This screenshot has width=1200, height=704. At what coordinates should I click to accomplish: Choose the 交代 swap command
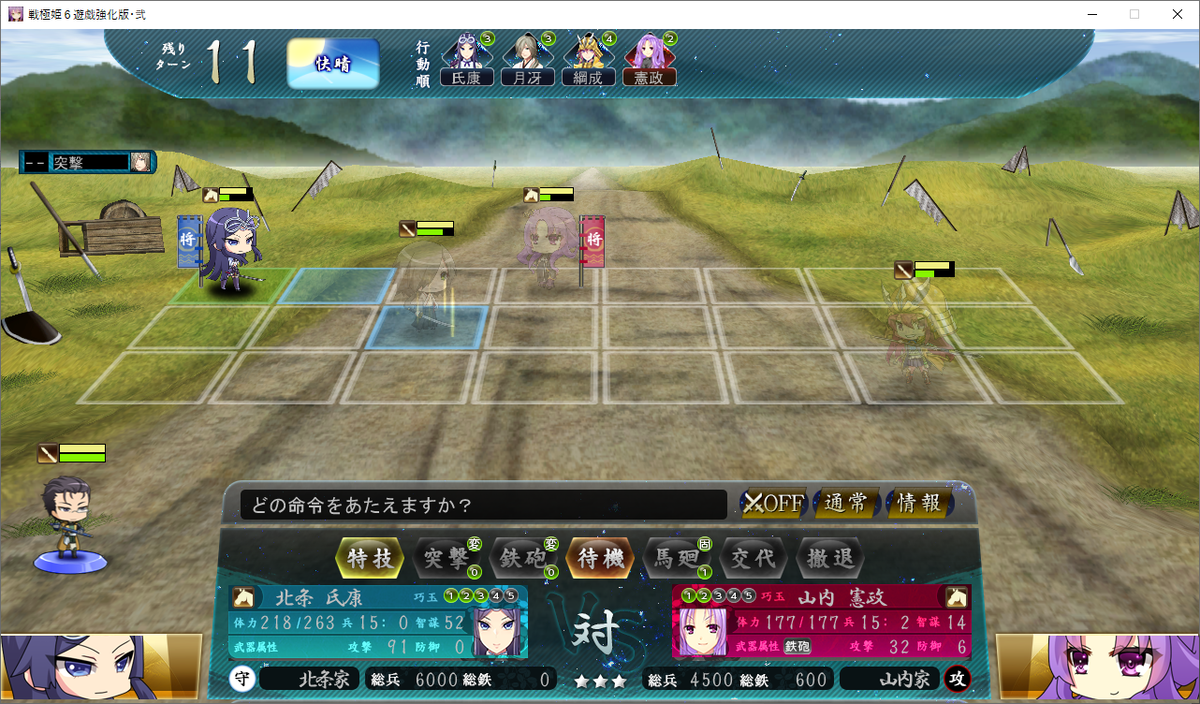tap(753, 558)
